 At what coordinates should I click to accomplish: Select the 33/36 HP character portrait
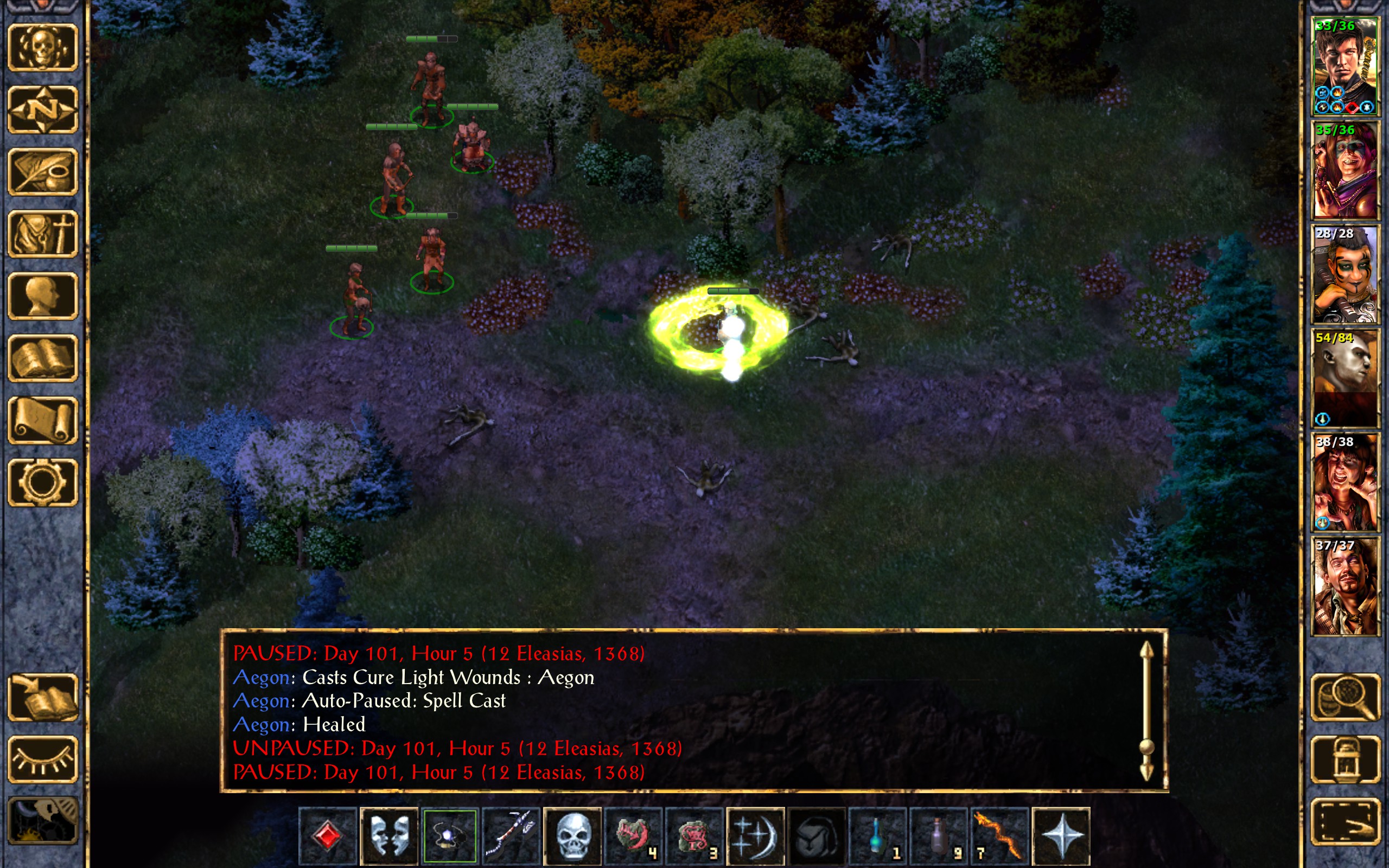[1345, 66]
